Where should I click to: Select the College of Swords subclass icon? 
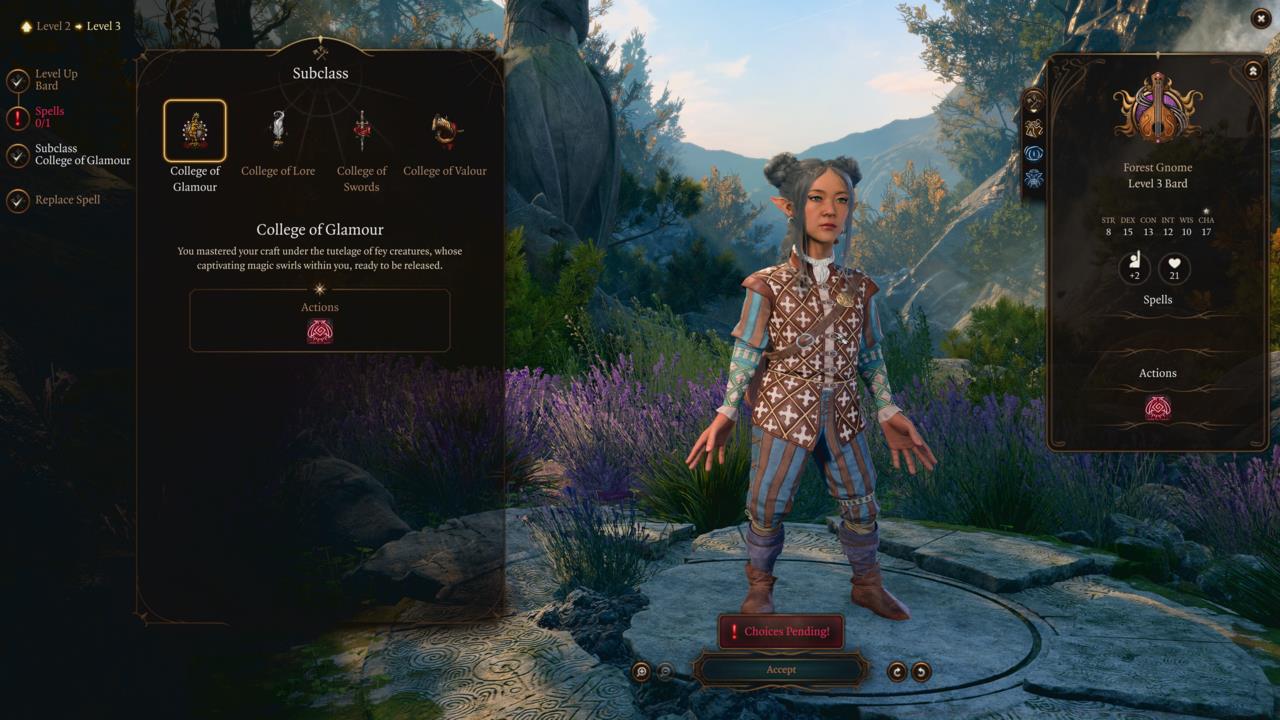point(361,128)
